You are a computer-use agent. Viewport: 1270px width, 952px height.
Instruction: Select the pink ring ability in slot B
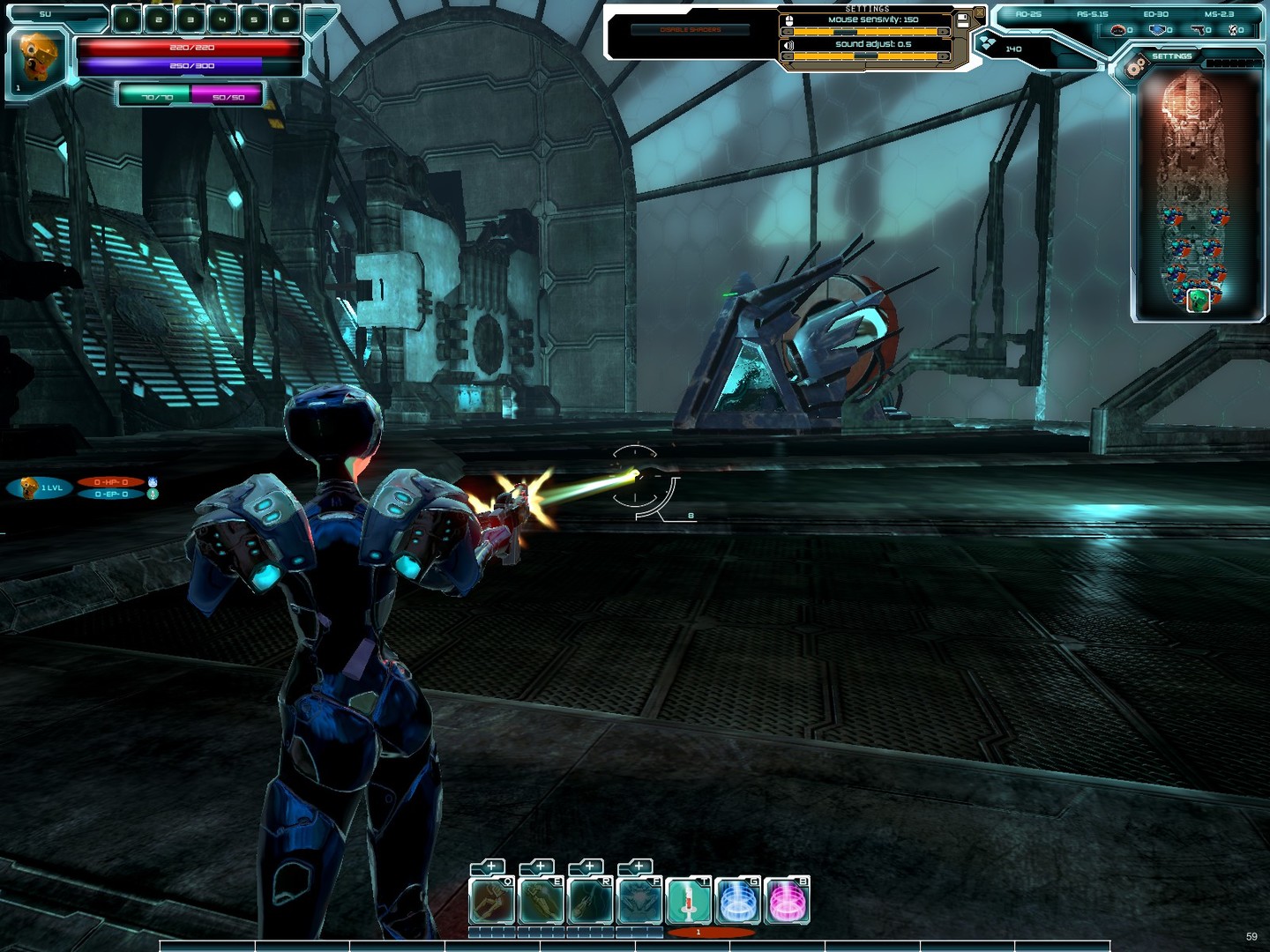point(786,900)
